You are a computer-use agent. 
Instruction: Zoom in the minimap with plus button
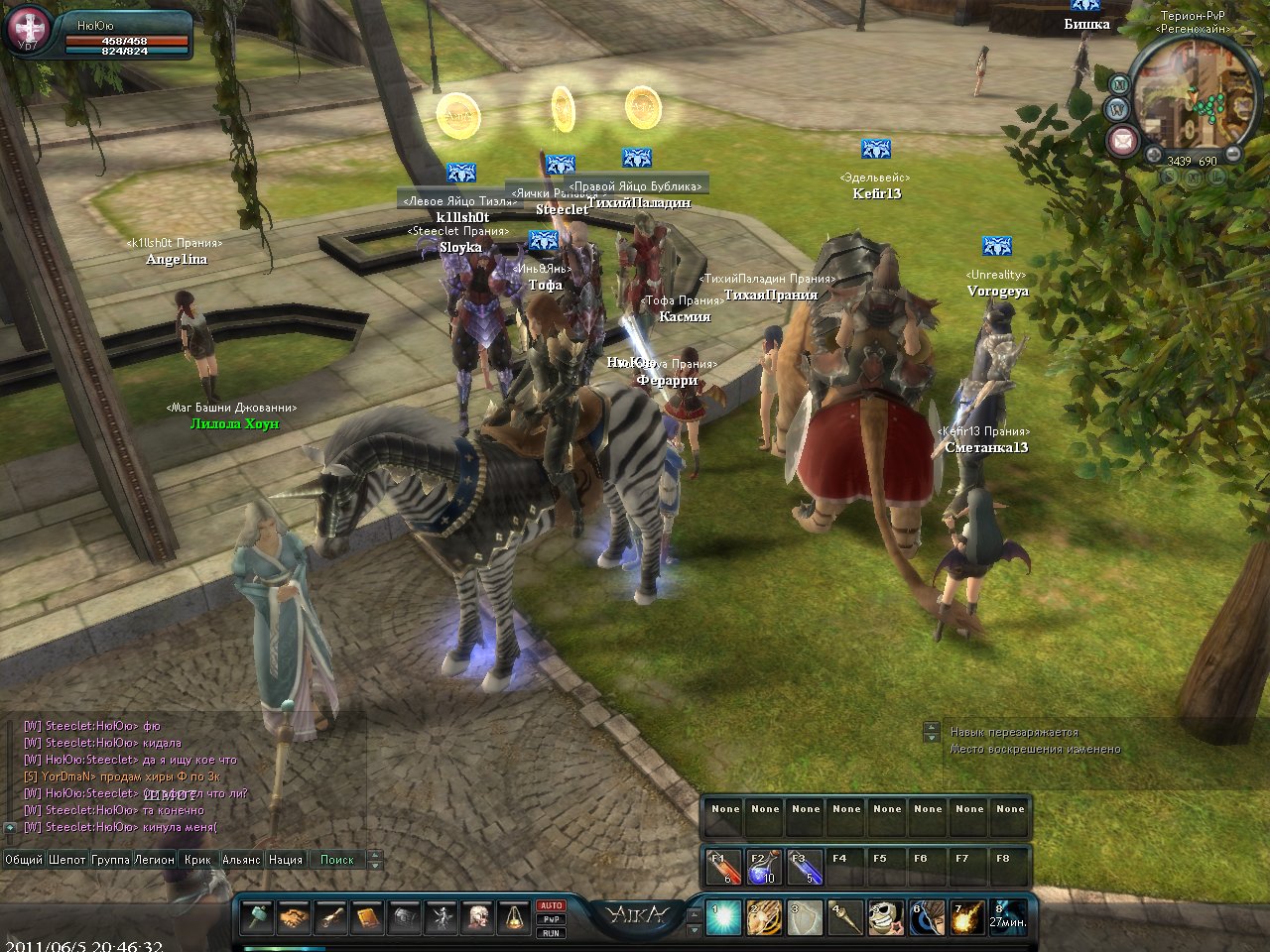[x=1154, y=156]
